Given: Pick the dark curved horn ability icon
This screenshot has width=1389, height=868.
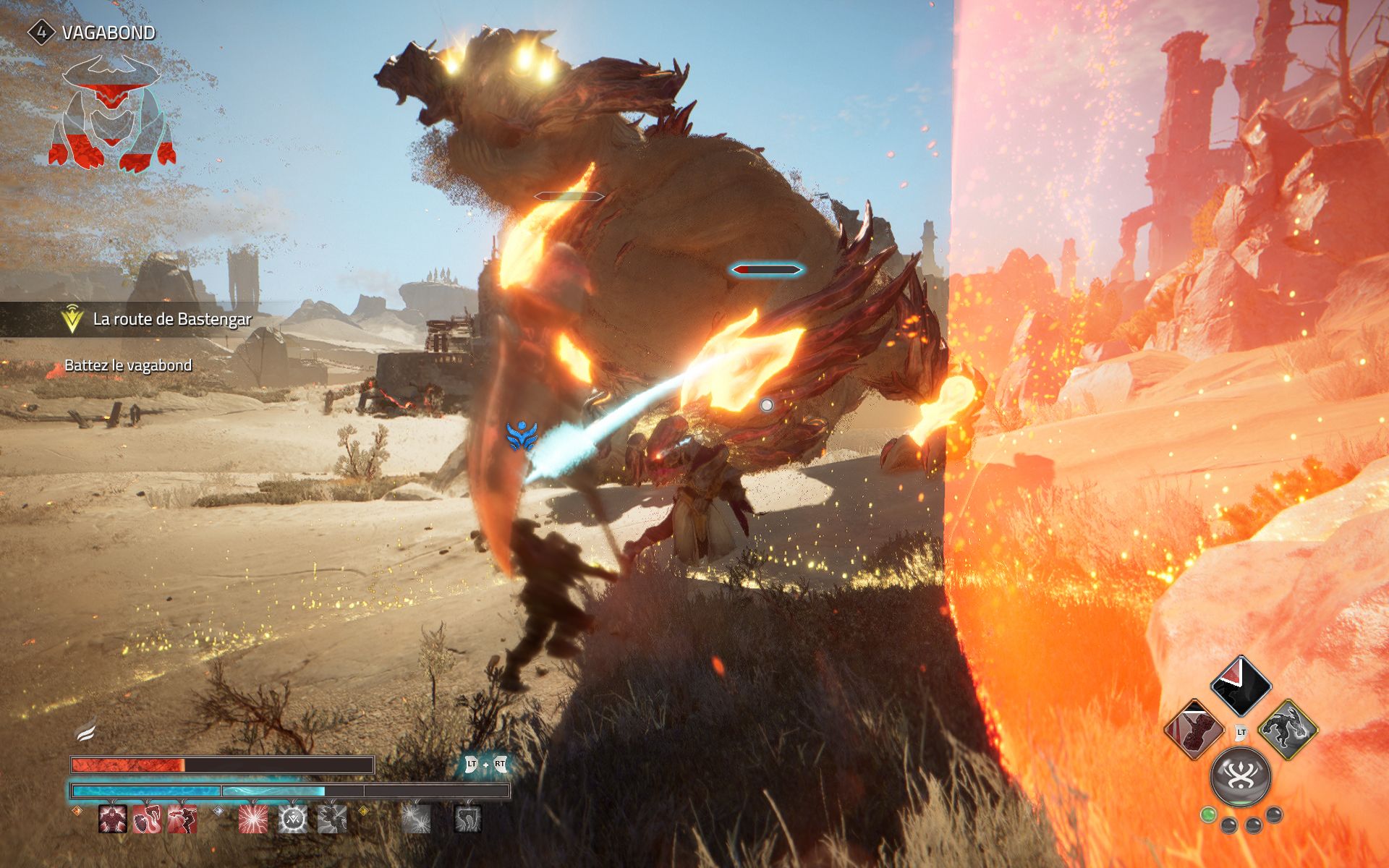Looking at the screenshot, I should (467, 819).
